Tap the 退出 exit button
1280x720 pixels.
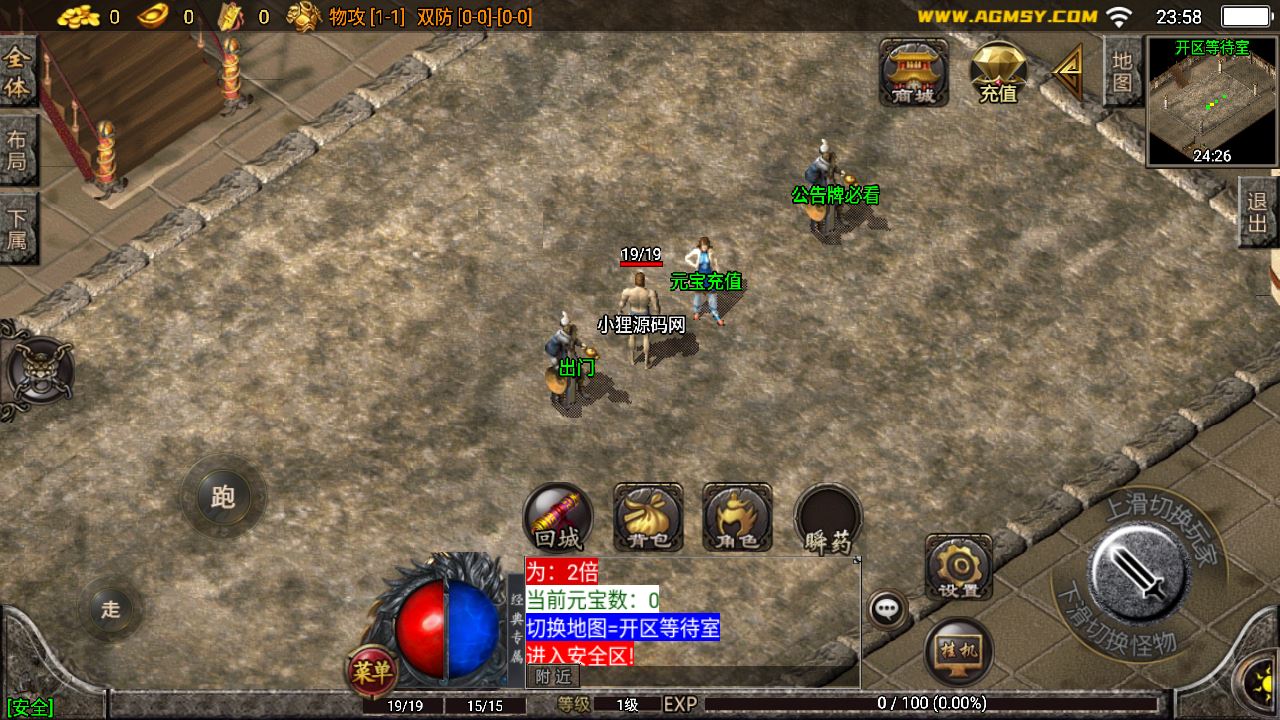point(1258,212)
